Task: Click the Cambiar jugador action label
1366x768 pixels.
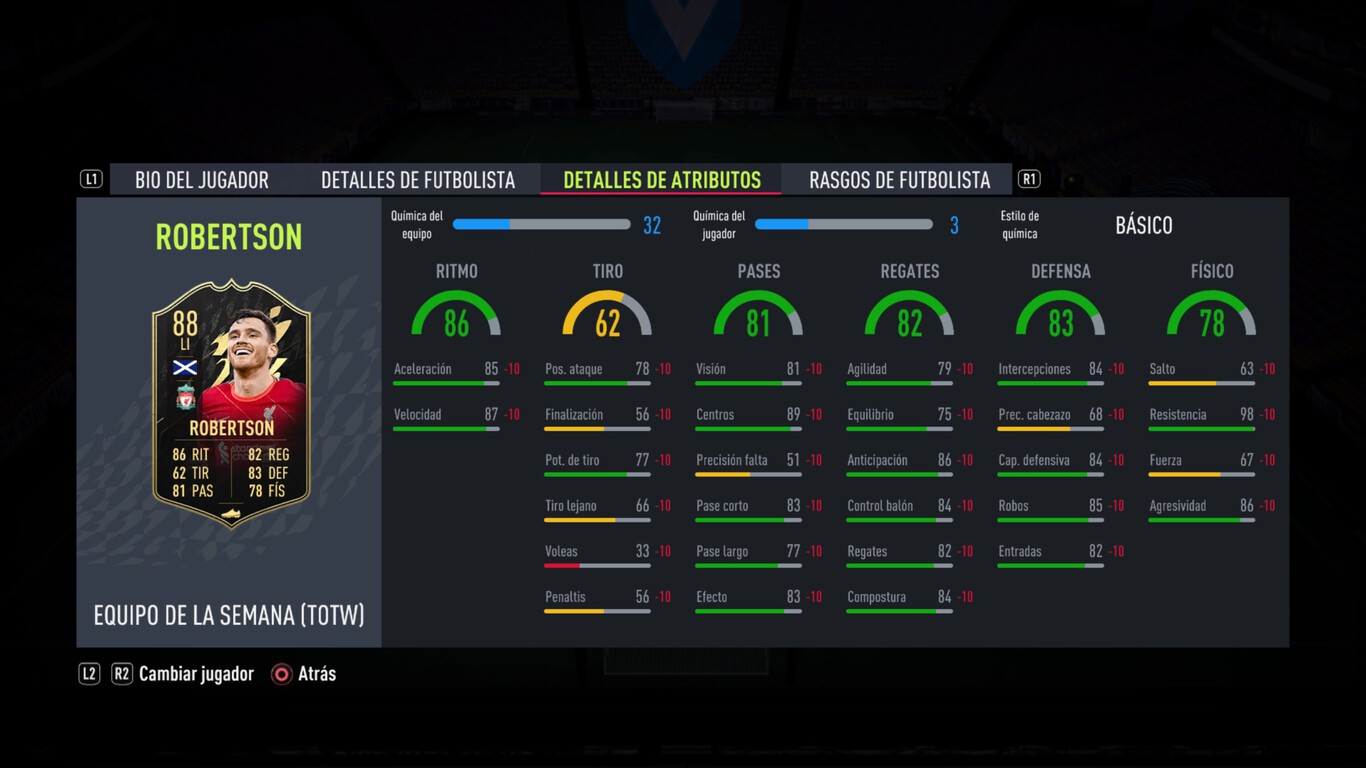Action: click(196, 674)
